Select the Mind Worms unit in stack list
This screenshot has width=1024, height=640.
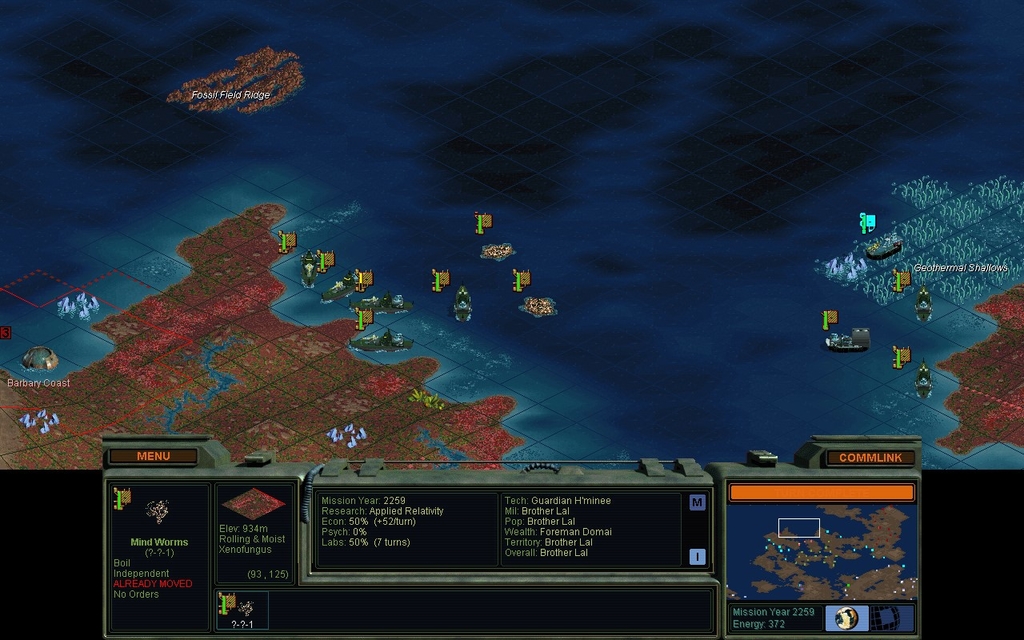[x=241, y=608]
